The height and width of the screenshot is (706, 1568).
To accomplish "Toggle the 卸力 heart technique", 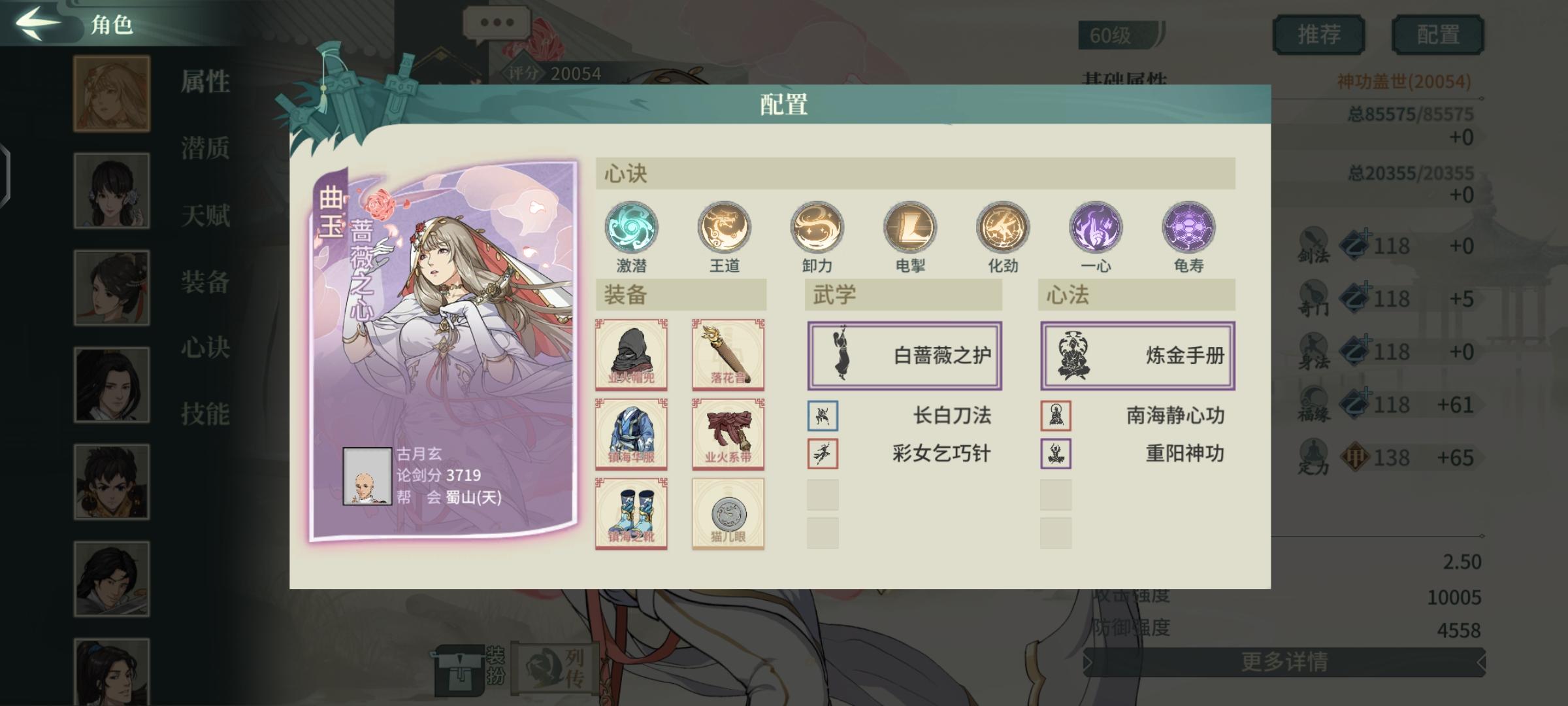I will [x=817, y=227].
